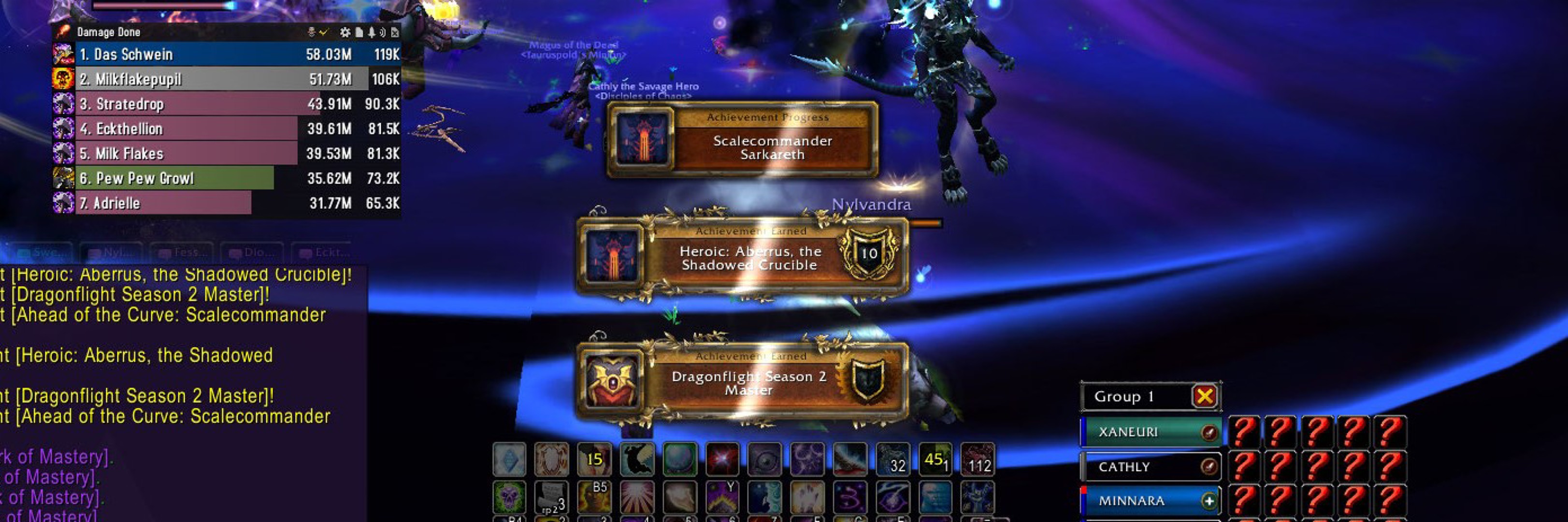Screen dimensions: 1568x522
Task: Click the speaker icon on the Details meter
Action: 385,32
